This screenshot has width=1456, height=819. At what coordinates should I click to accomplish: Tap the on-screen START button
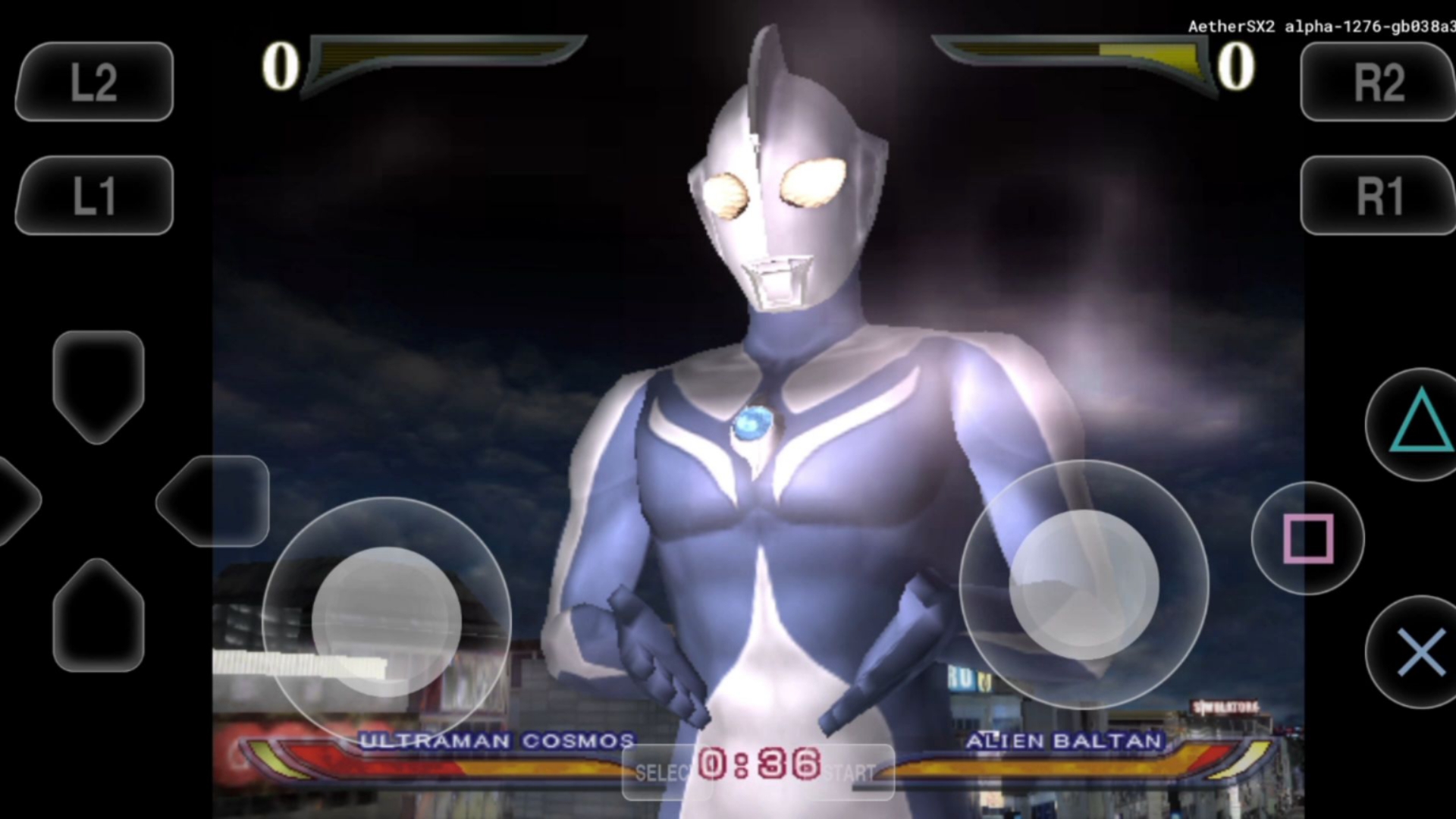point(851,772)
